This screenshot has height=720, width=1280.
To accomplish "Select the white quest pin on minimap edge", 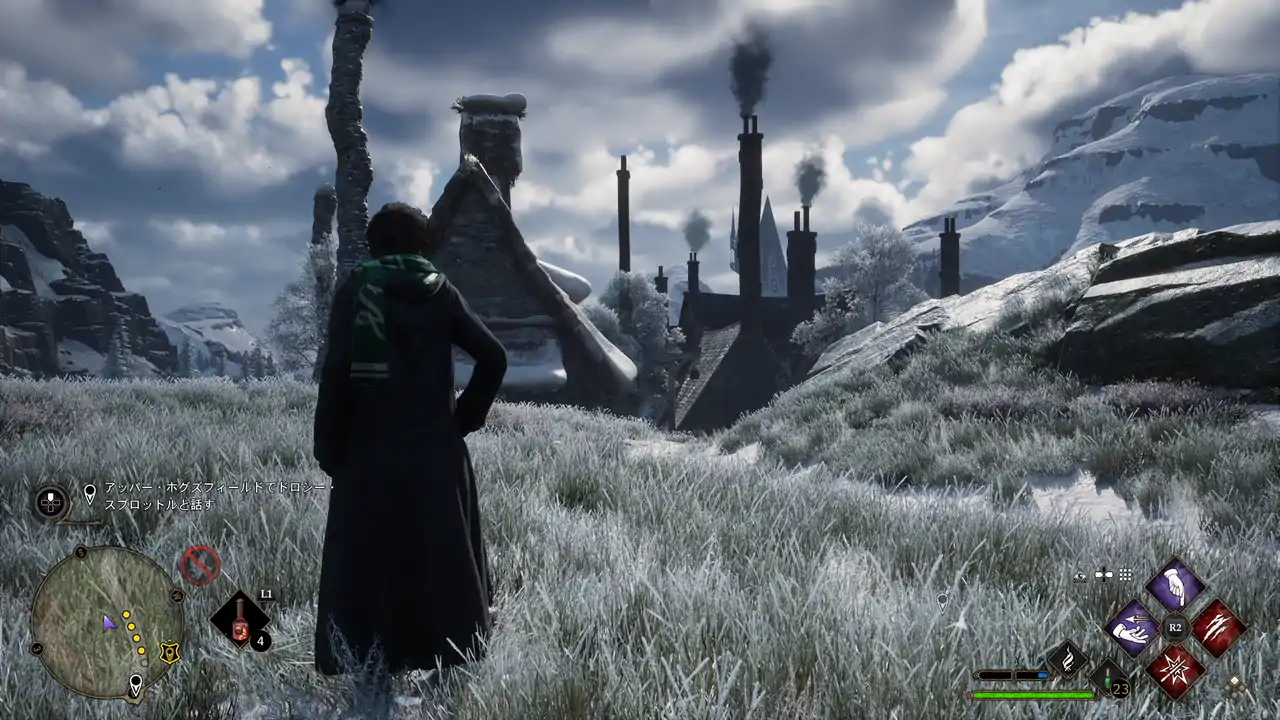I will click(135, 685).
